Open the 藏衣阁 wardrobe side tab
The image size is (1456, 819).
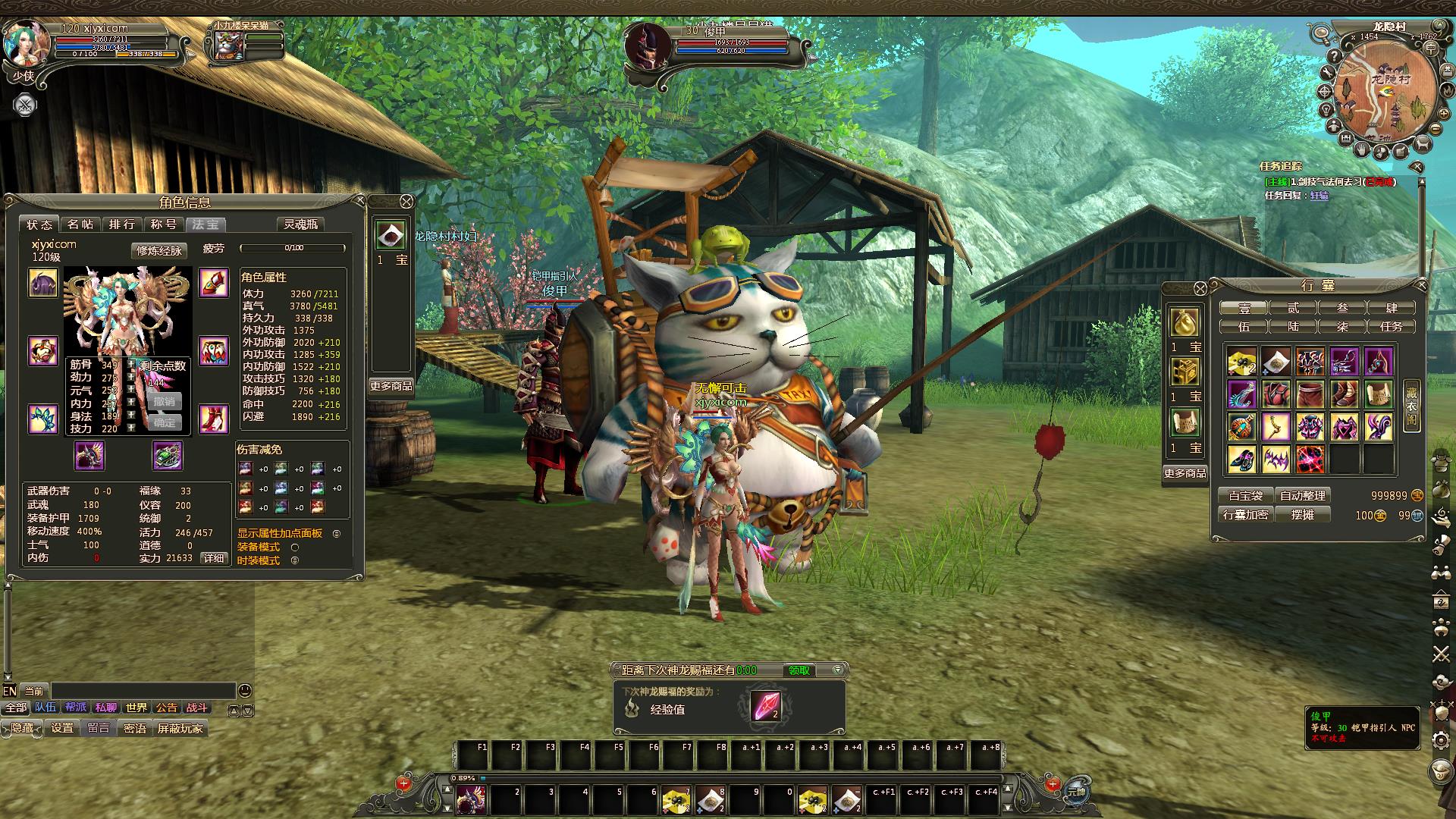point(1411,406)
